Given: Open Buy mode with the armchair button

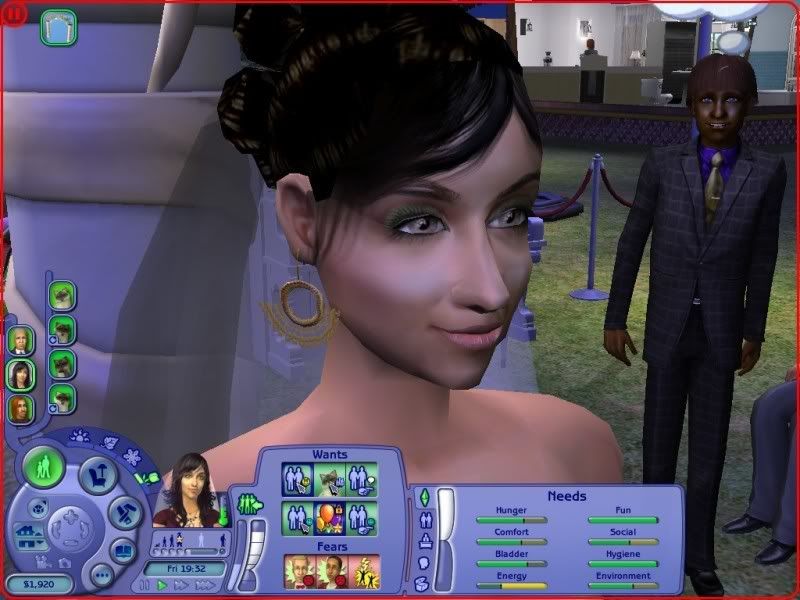Looking at the screenshot, I should [x=98, y=477].
